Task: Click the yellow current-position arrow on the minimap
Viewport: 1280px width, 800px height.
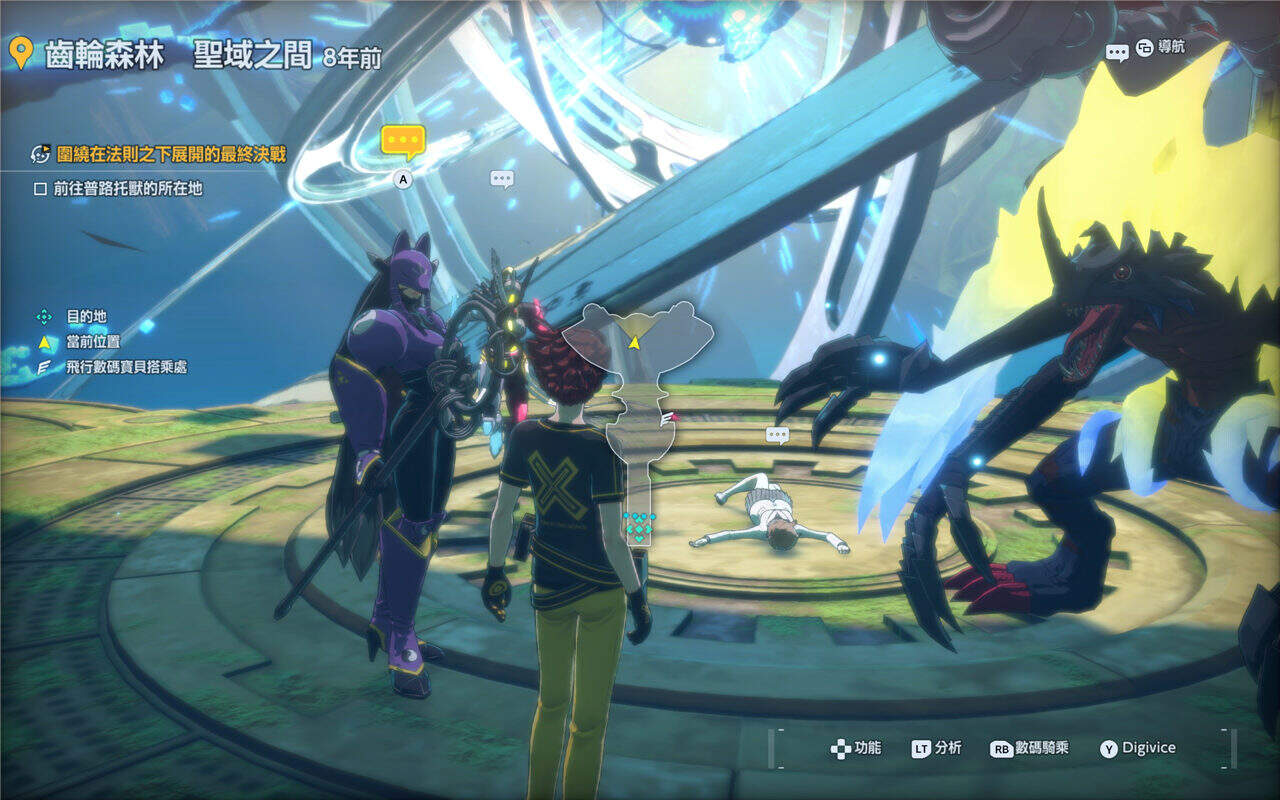Action: coord(634,342)
